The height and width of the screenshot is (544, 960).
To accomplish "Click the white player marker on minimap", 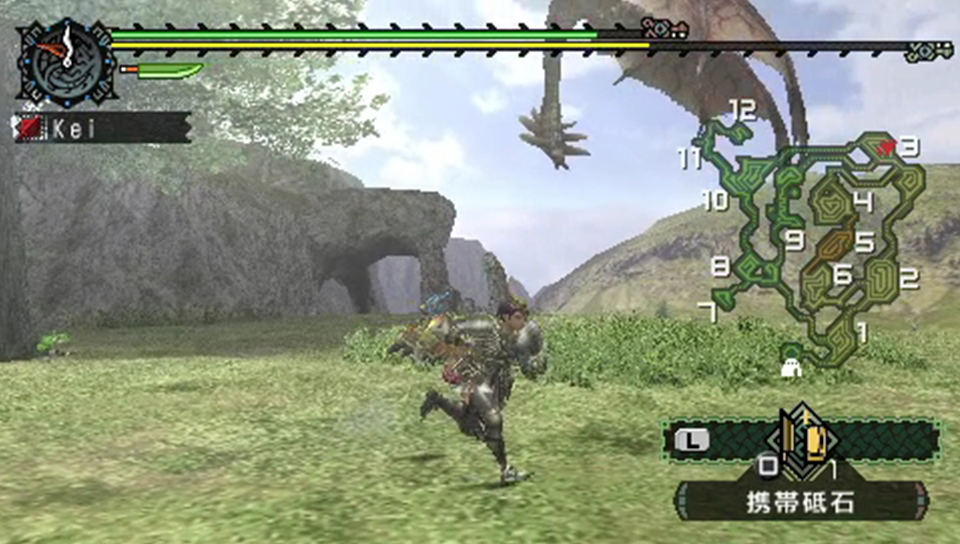I will [x=792, y=369].
